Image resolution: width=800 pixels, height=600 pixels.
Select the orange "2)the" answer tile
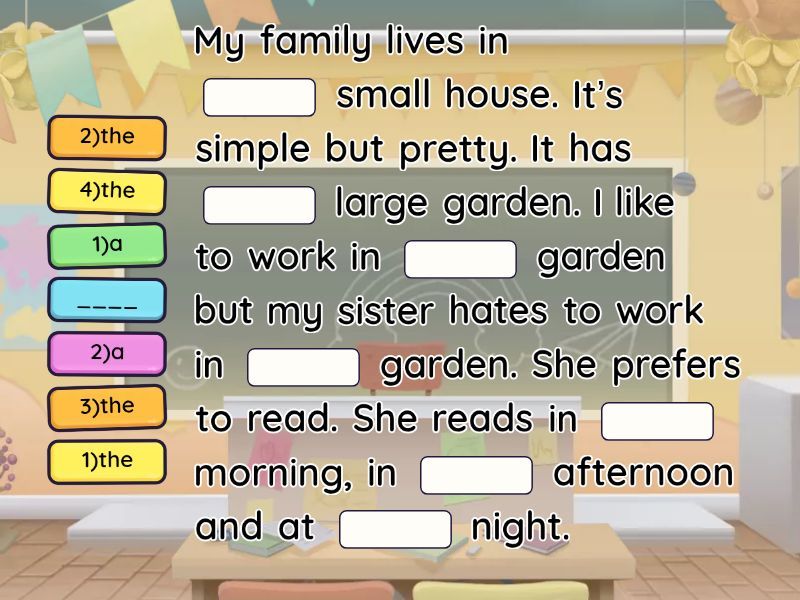pos(107,138)
